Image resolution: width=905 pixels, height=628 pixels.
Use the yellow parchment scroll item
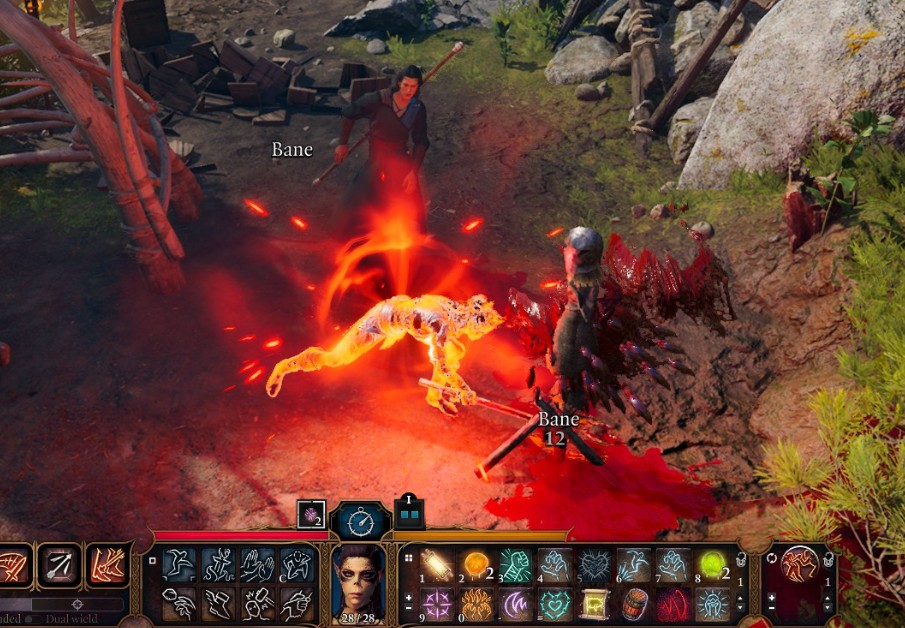pos(594,604)
